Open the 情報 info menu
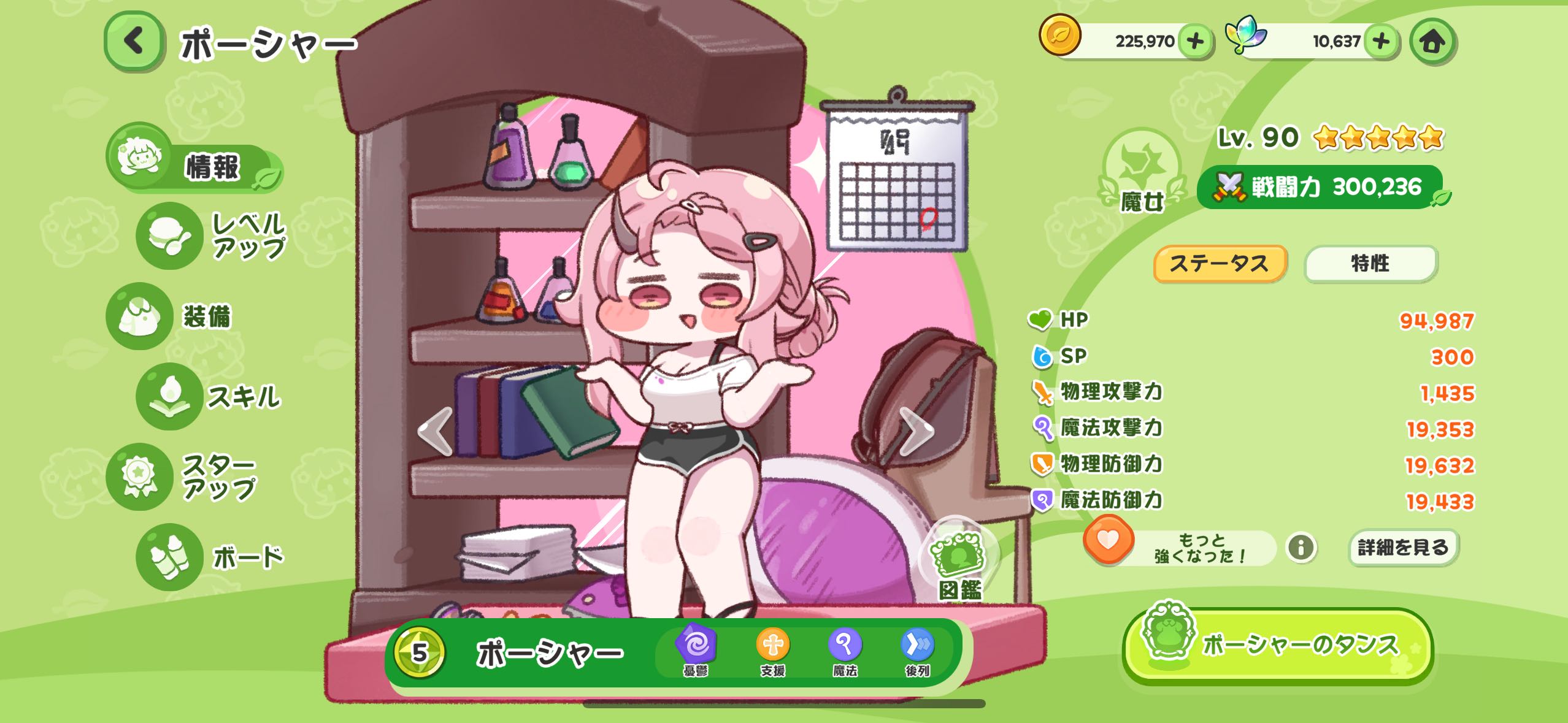The width and height of the screenshot is (1568, 723). [x=195, y=166]
